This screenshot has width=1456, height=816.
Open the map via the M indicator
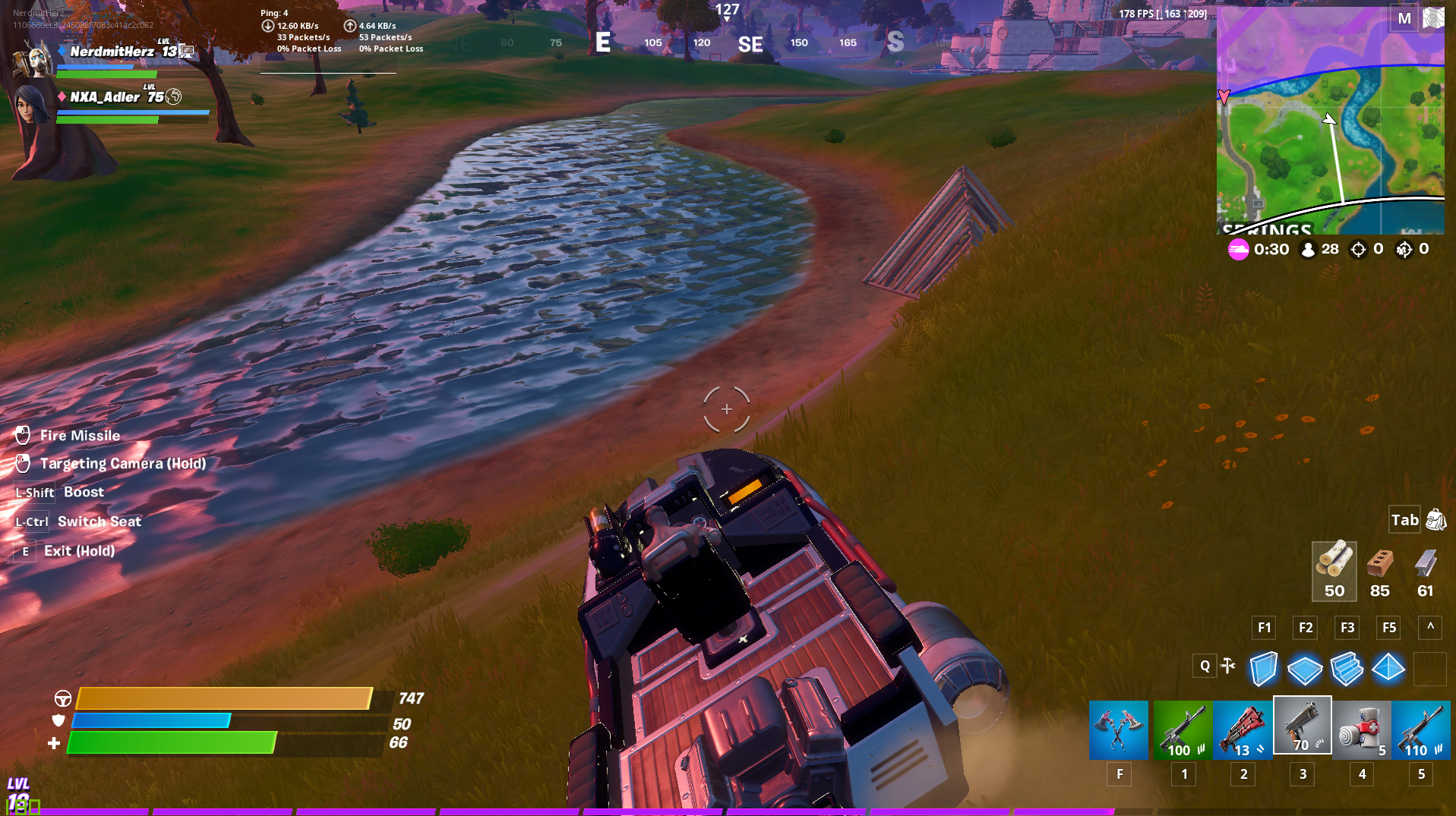1405,18
